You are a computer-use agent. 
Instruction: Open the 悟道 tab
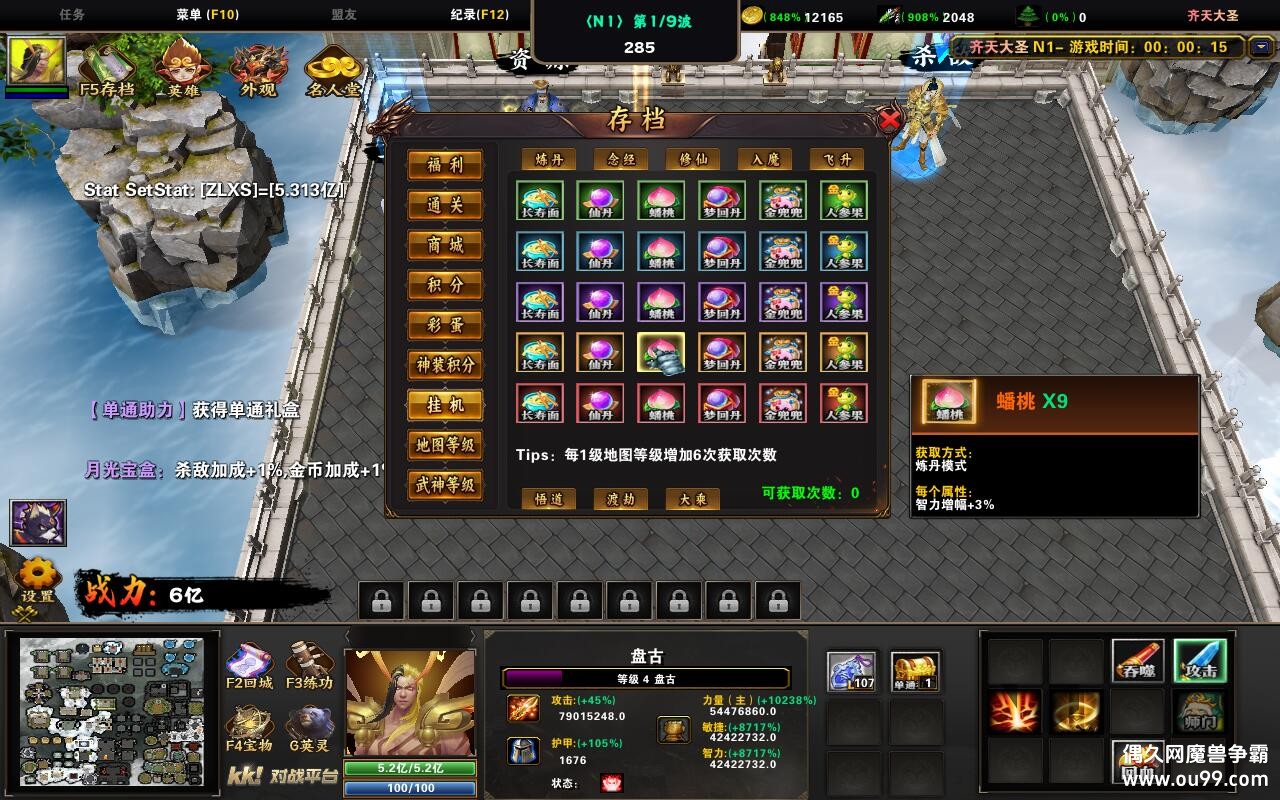coord(549,499)
